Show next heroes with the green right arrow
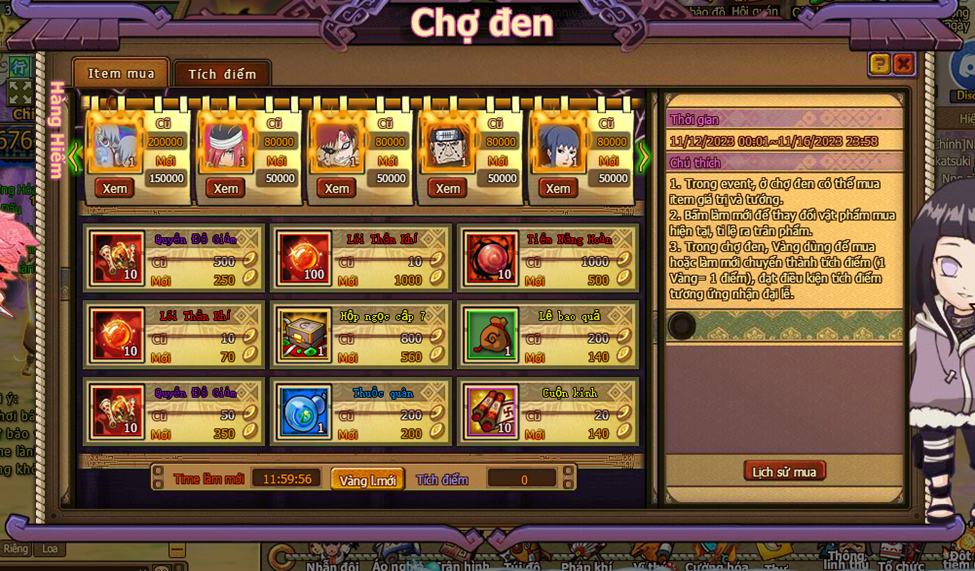The width and height of the screenshot is (975, 571). 644,156
